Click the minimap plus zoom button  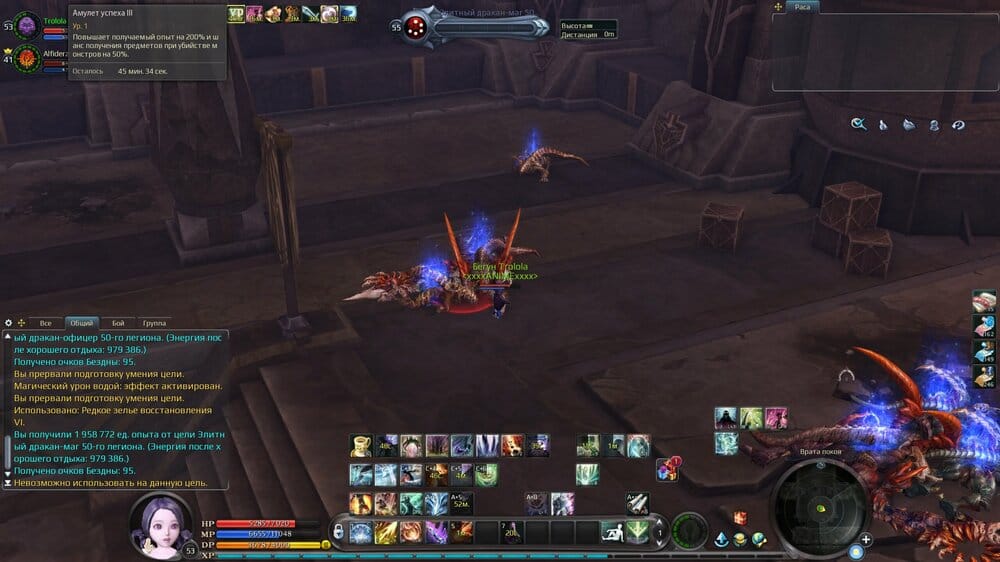866,539
